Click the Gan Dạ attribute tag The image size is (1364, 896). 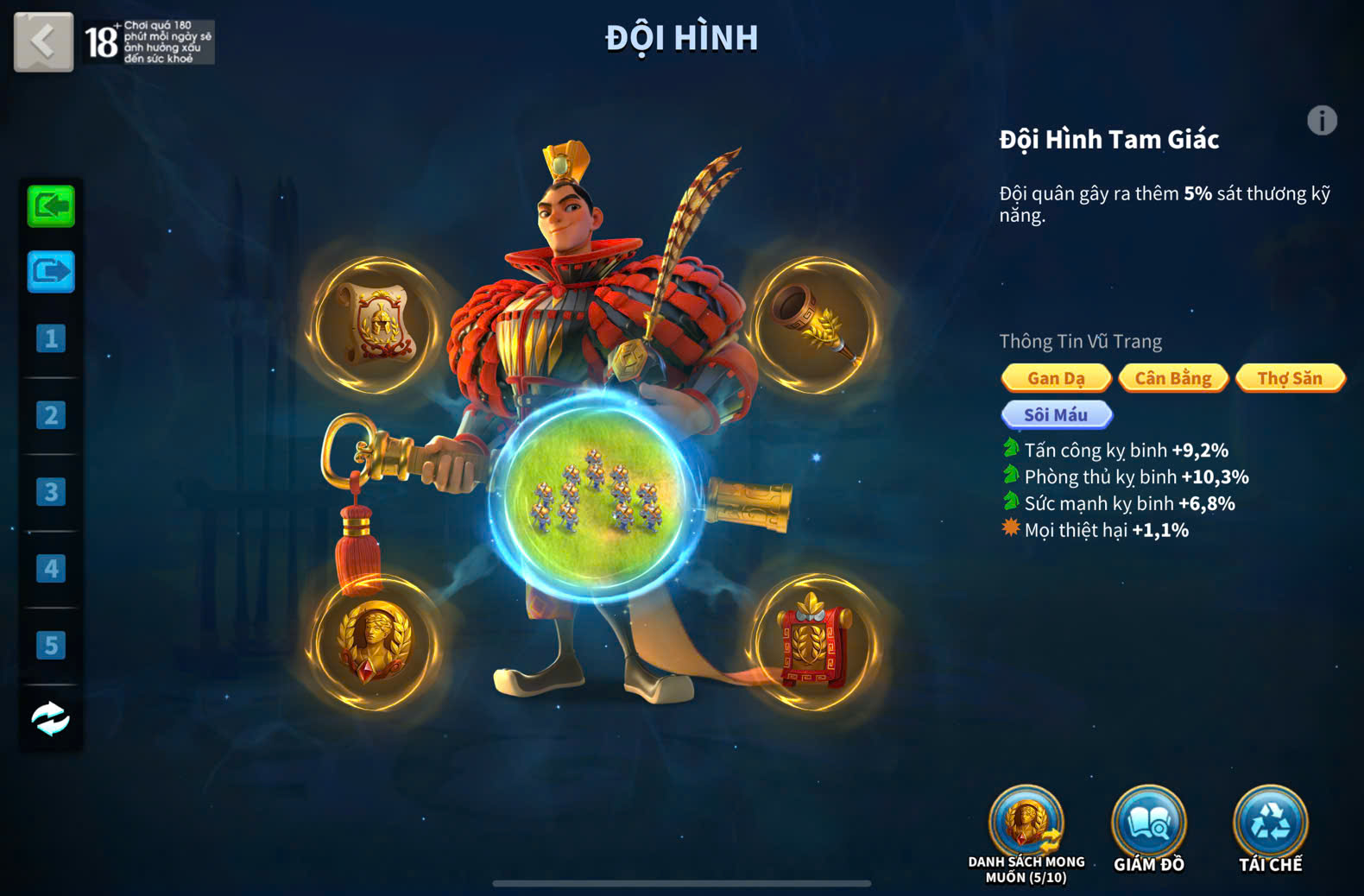pyautogui.click(x=1056, y=378)
